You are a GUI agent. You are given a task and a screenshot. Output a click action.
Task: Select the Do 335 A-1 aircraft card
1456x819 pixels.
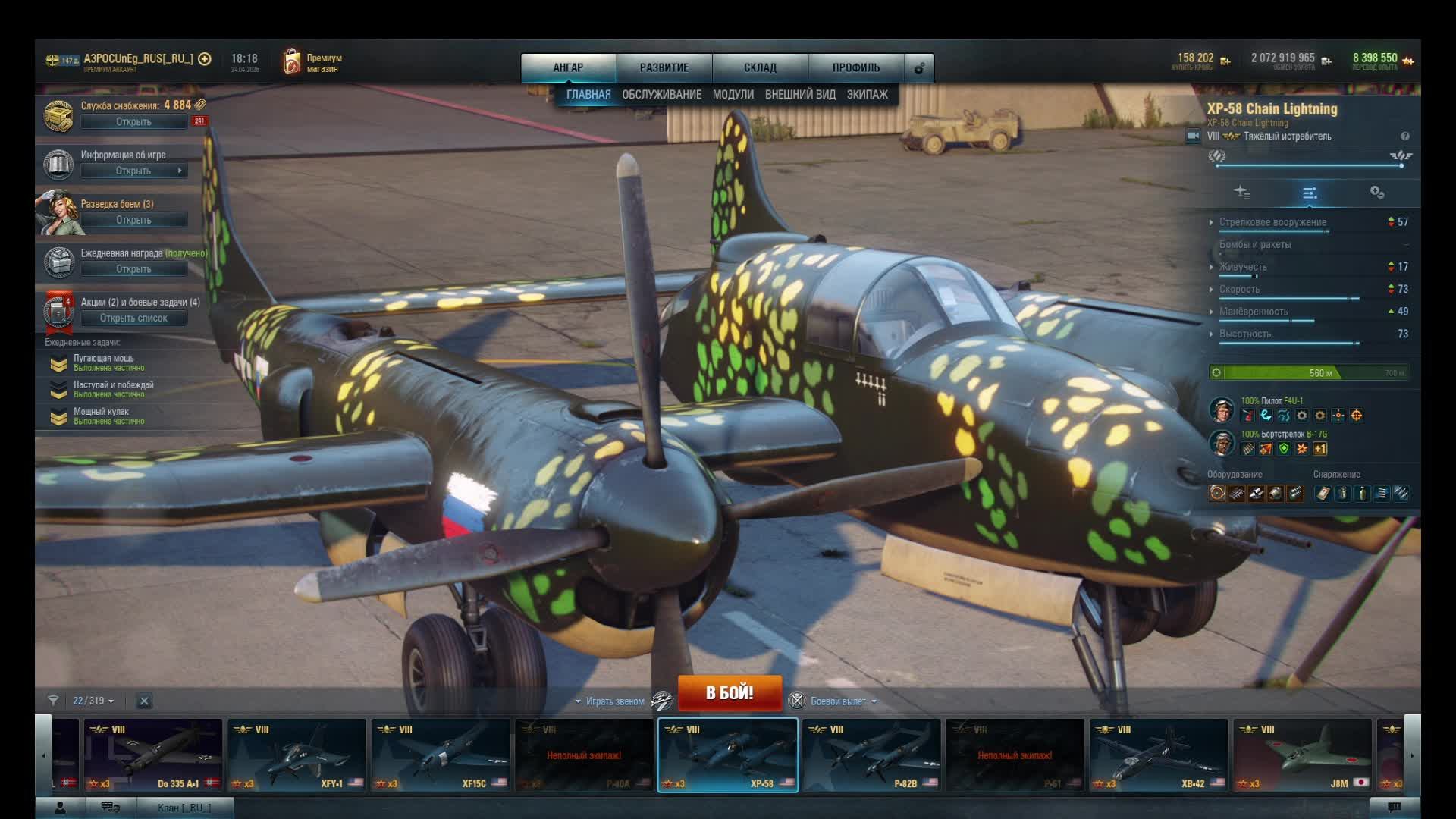[x=152, y=755]
